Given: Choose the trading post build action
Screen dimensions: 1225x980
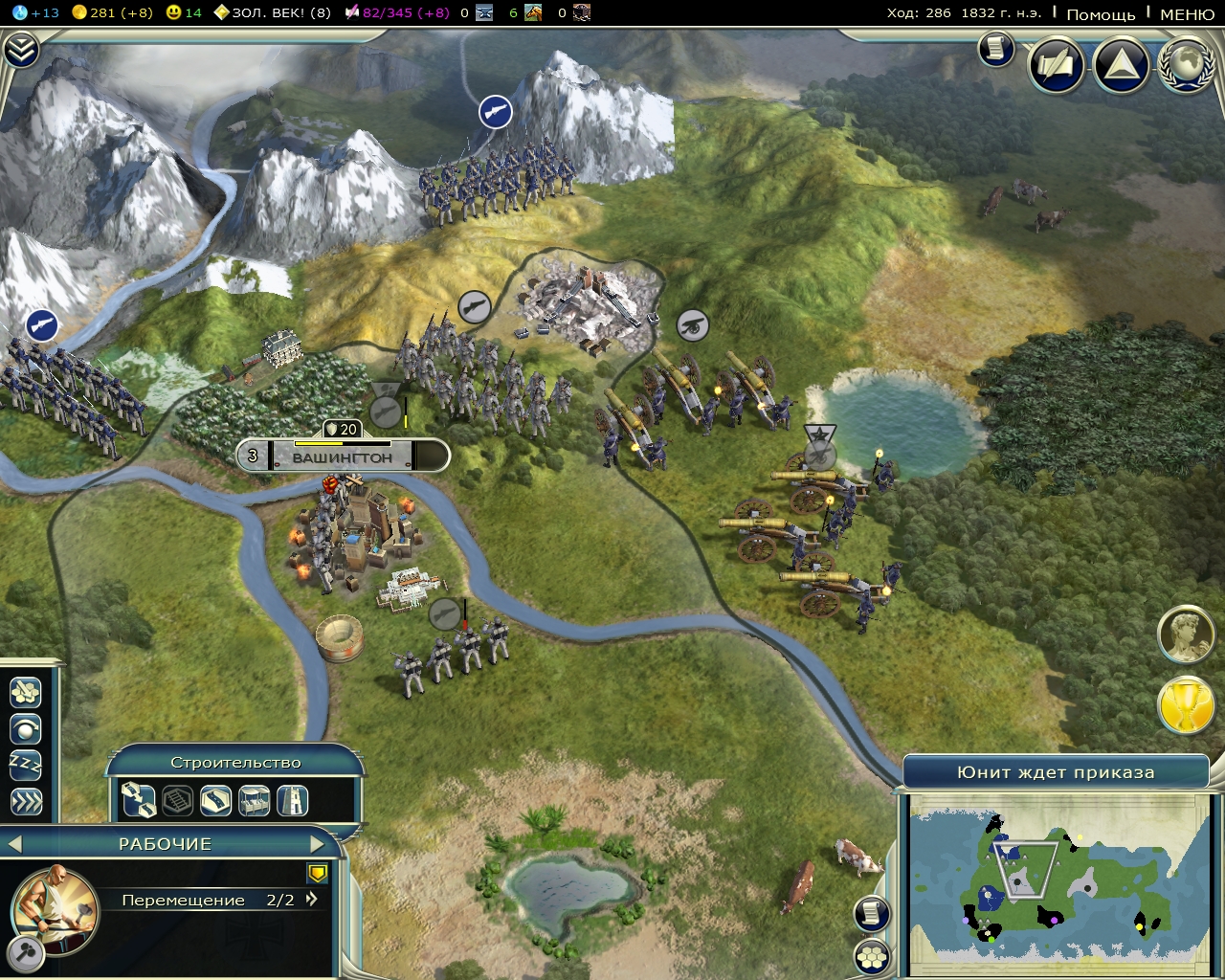Looking at the screenshot, I should point(254,799).
